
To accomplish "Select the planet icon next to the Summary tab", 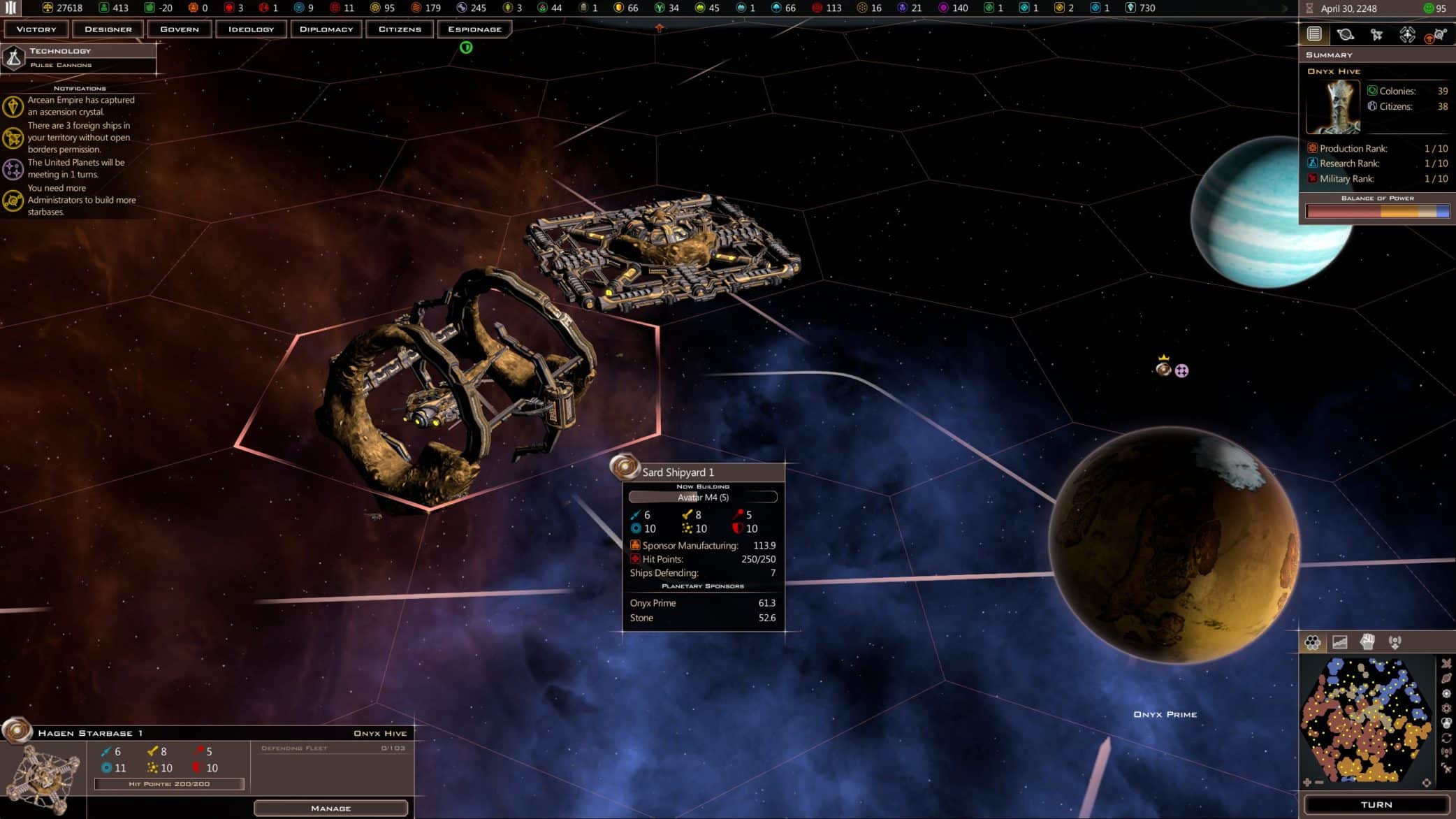I will coord(1346,34).
